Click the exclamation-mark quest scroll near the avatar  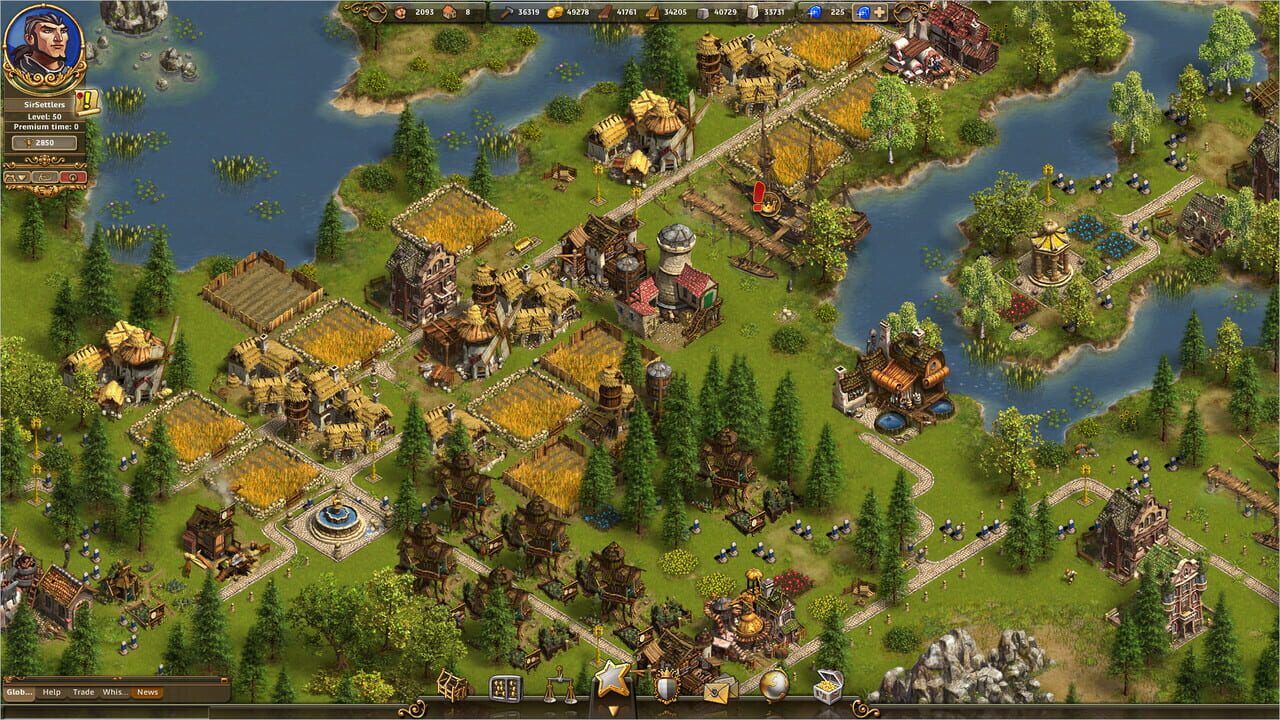point(87,102)
